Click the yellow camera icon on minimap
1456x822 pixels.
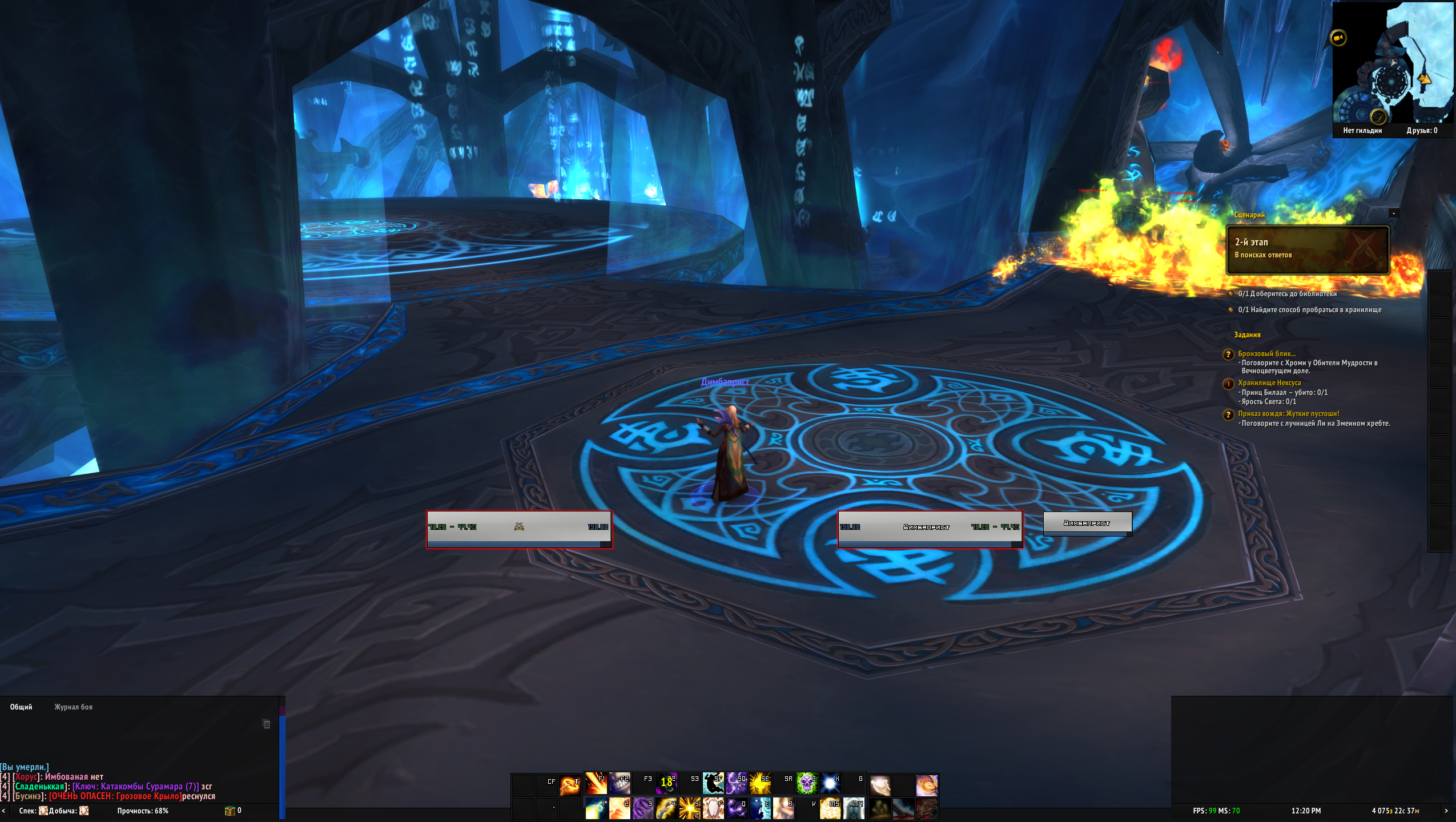(x=1338, y=38)
